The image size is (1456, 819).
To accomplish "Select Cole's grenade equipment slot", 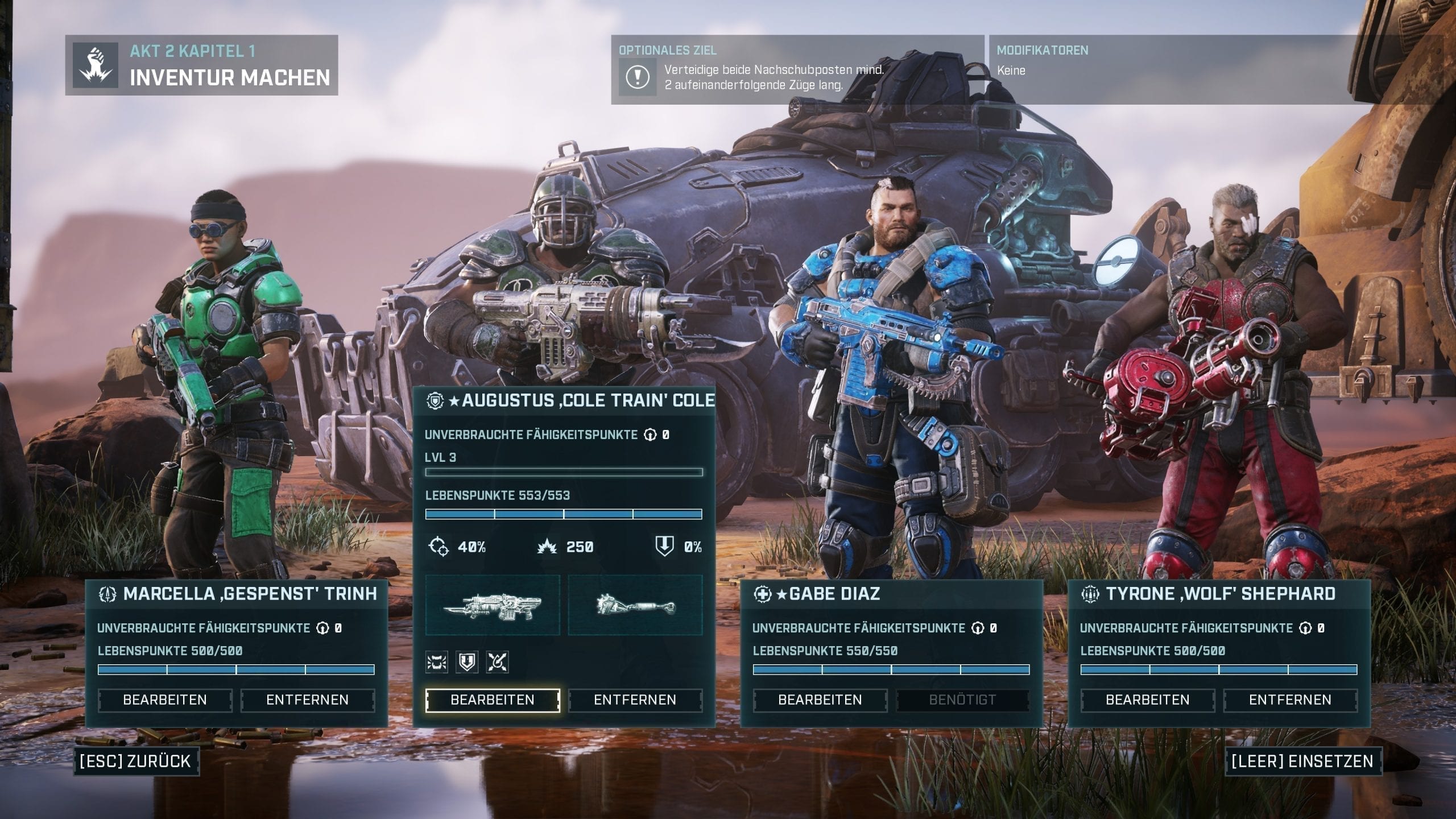I will [635, 605].
